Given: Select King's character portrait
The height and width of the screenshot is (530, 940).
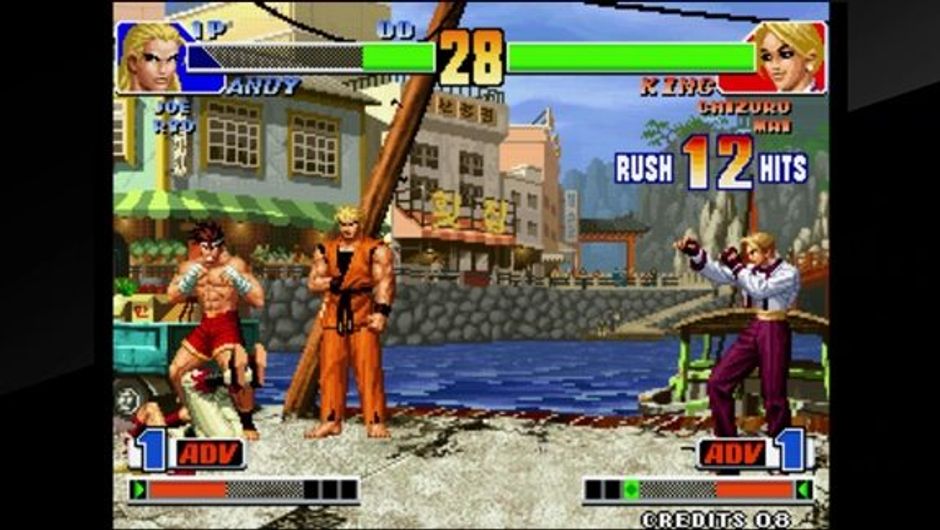Looking at the screenshot, I should 788,58.
